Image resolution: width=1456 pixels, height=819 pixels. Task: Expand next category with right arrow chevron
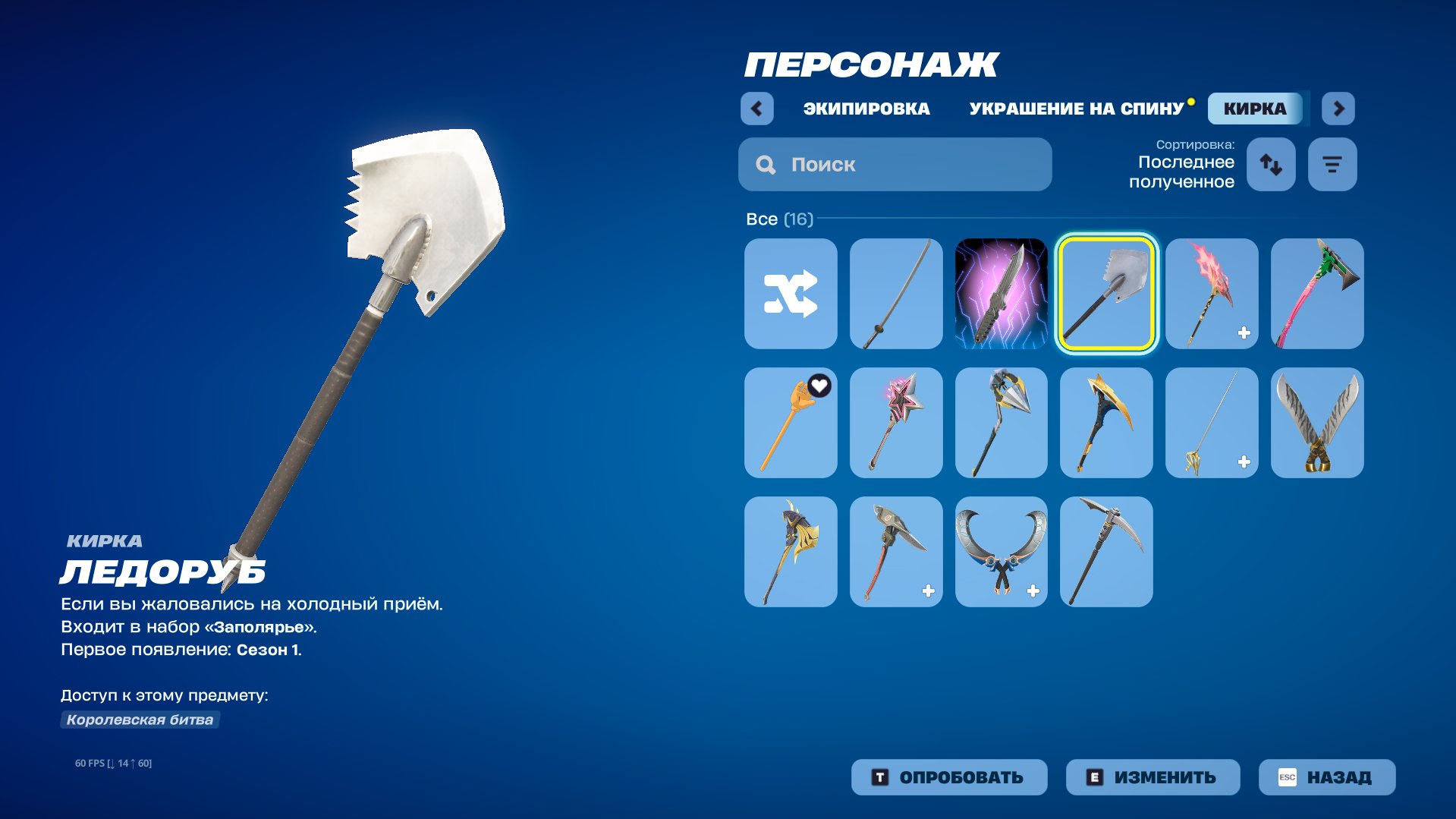coord(1338,108)
